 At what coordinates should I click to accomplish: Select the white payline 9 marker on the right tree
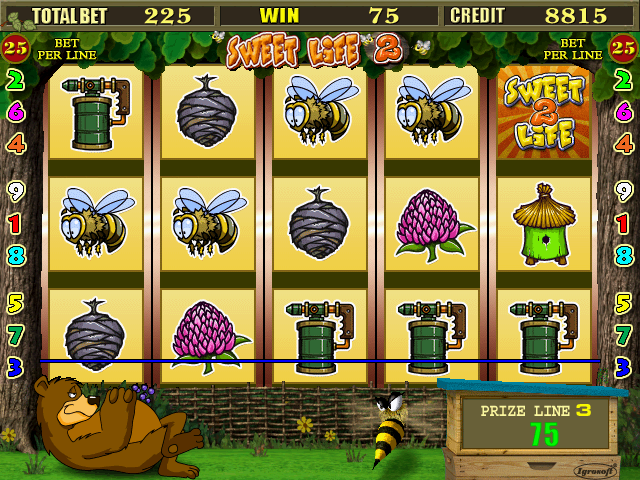pyautogui.click(x=625, y=190)
